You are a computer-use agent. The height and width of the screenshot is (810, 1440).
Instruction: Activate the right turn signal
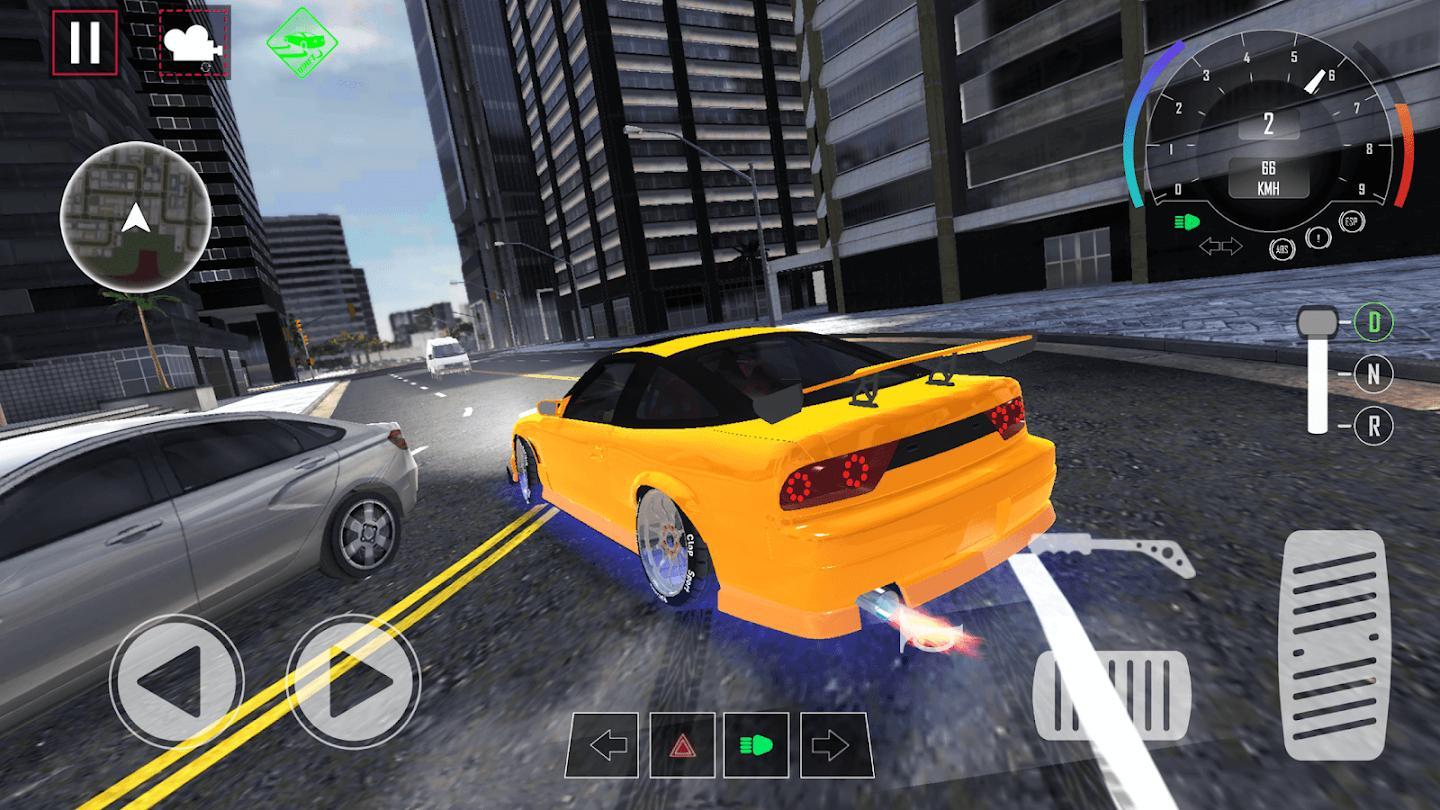pyautogui.click(x=833, y=745)
